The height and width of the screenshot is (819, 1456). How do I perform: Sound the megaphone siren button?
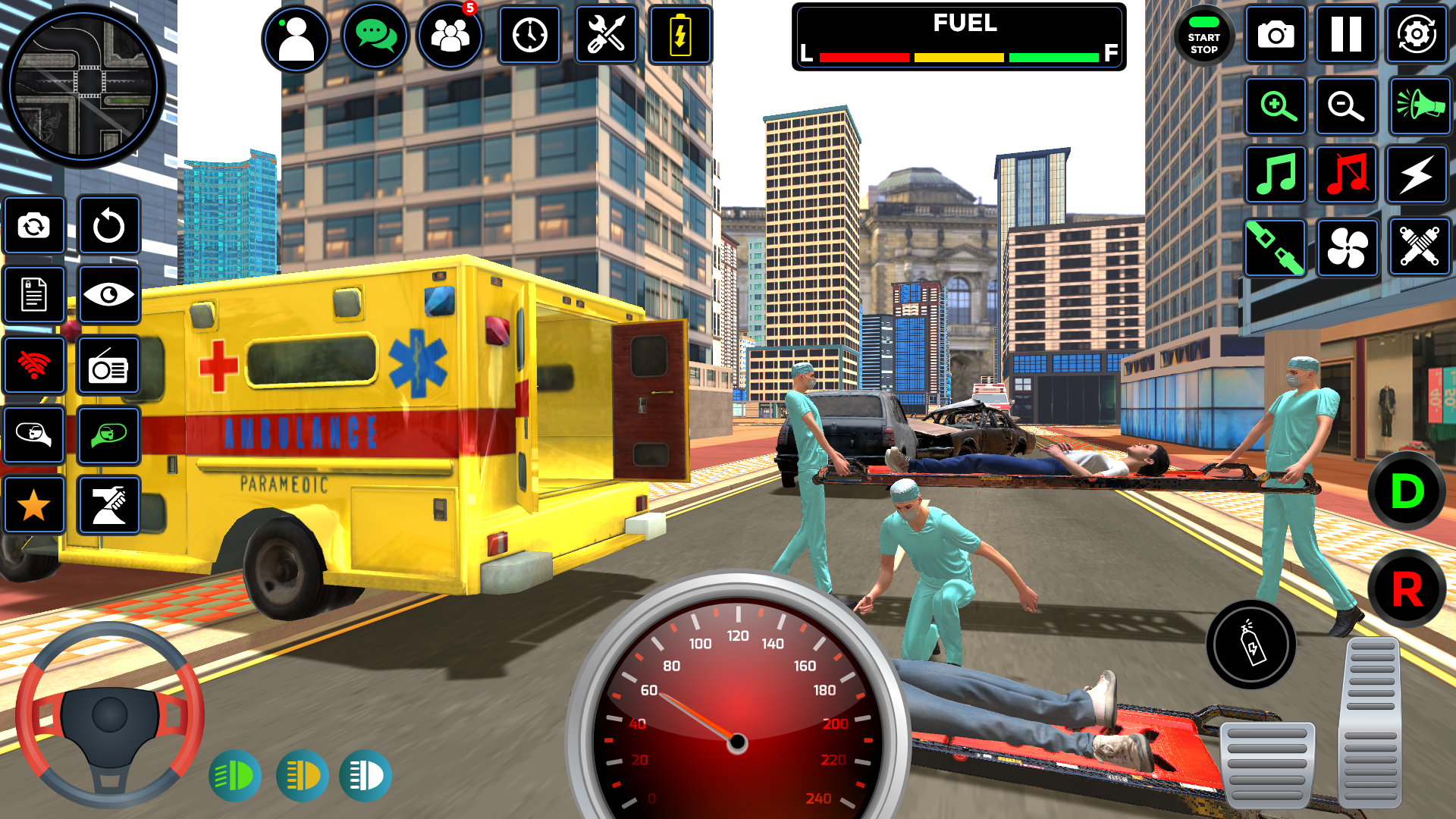point(1420,106)
